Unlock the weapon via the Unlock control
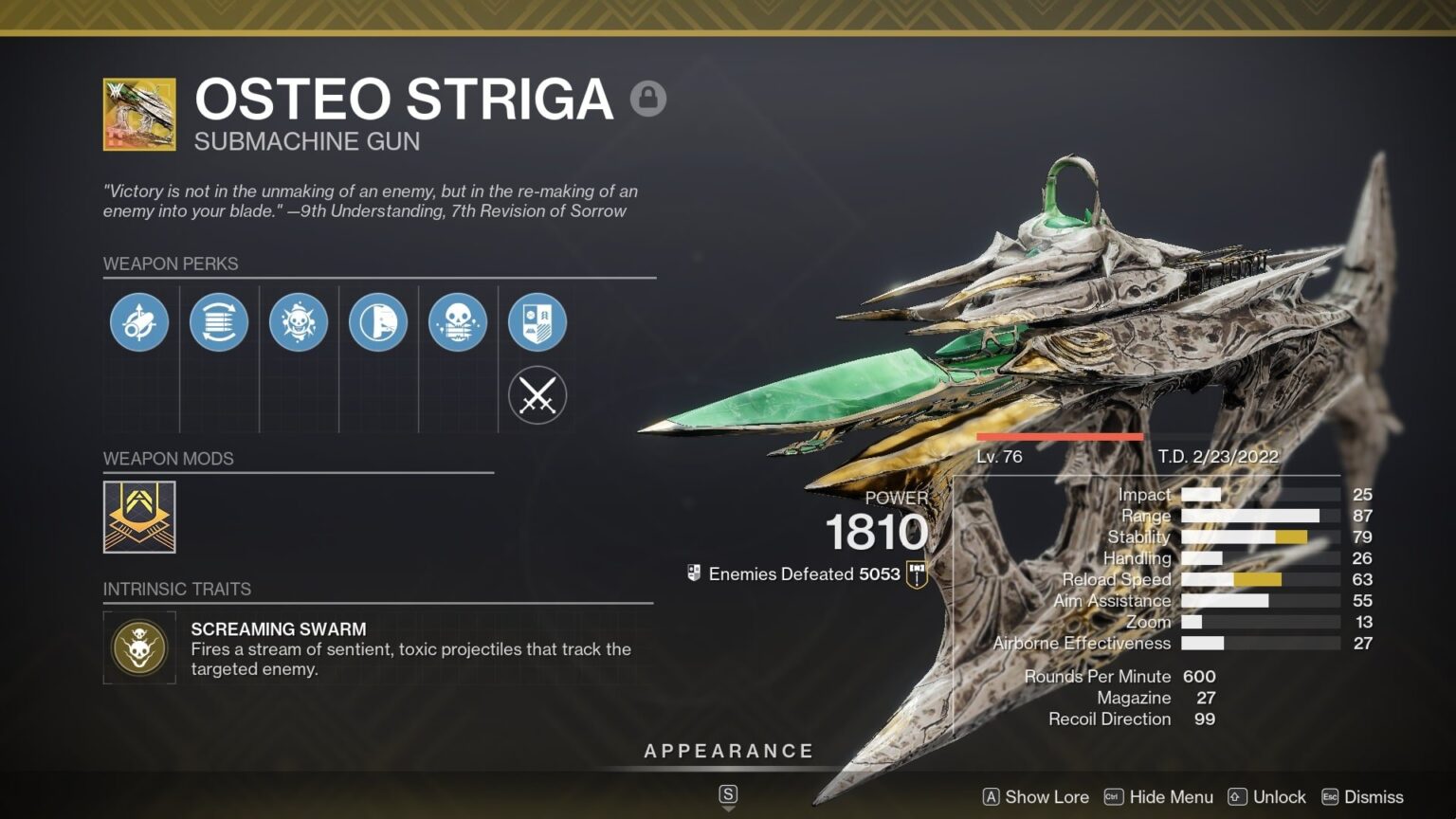Viewport: 1456px width, 819px height. [x=1279, y=797]
